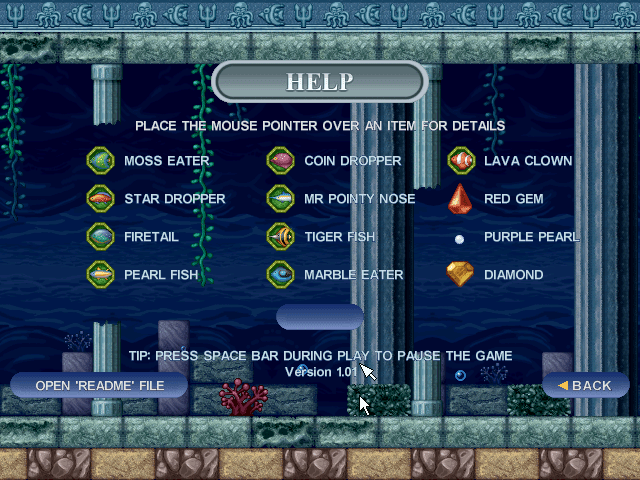Image resolution: width=640 pixels, height=480 pixels.
Task: Click the Red Gem icon
Action: pyautogui.click(x=460, y=198)
